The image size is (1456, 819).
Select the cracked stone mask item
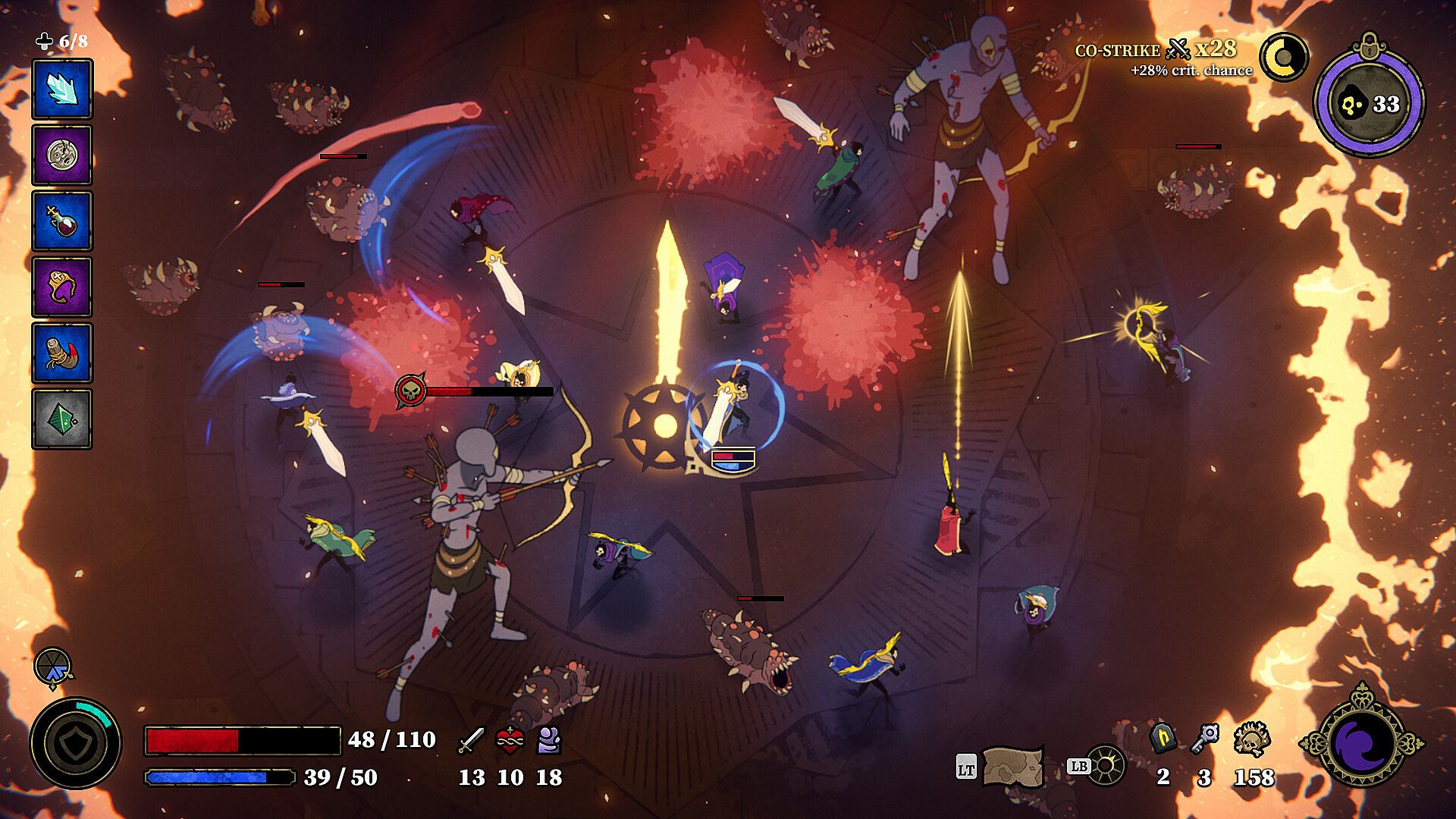click(x=62, y=155)
